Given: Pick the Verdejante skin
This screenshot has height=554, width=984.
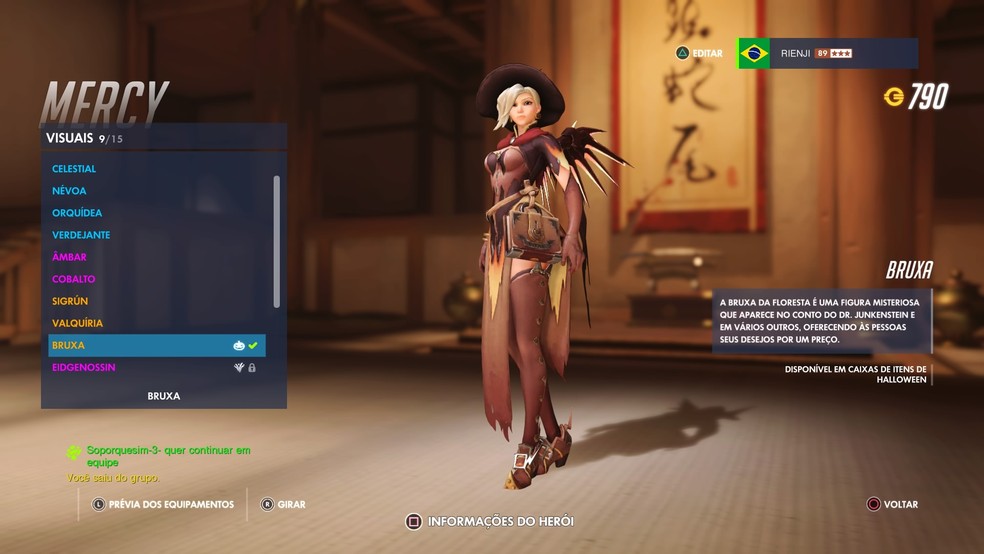Looking at the screenshot, I should click(81, 235).
